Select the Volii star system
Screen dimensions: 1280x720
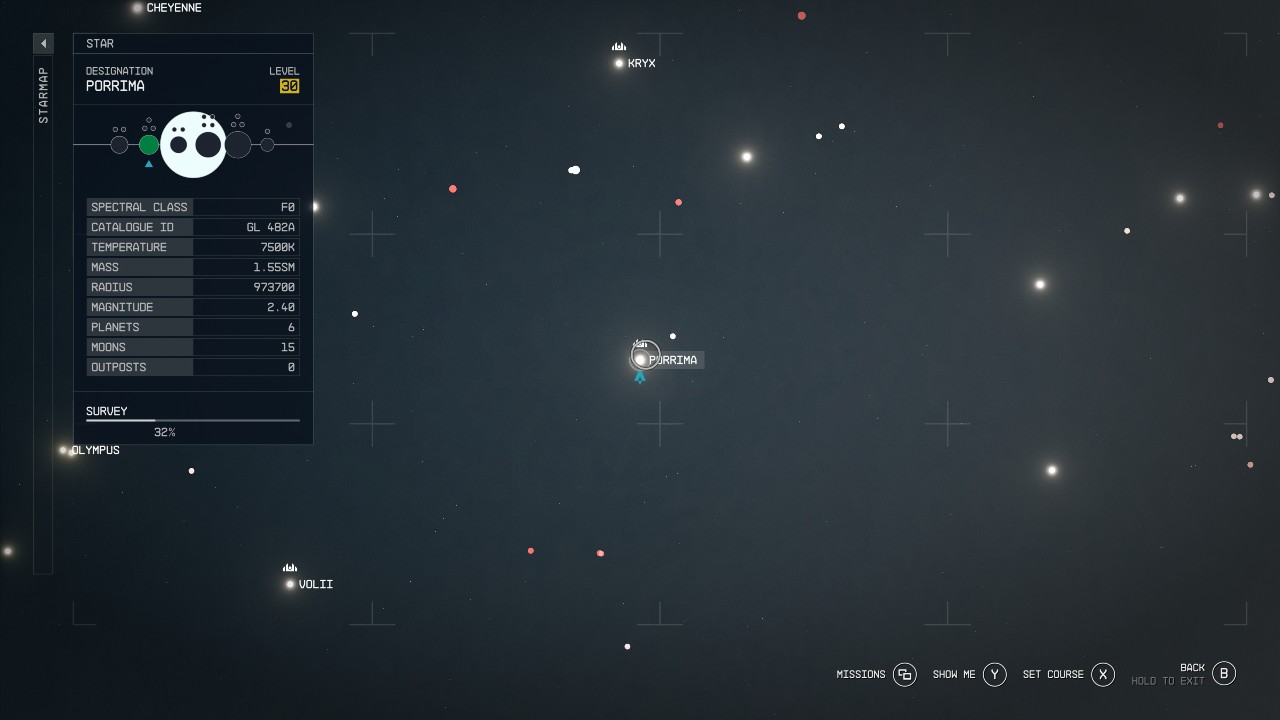290,583
